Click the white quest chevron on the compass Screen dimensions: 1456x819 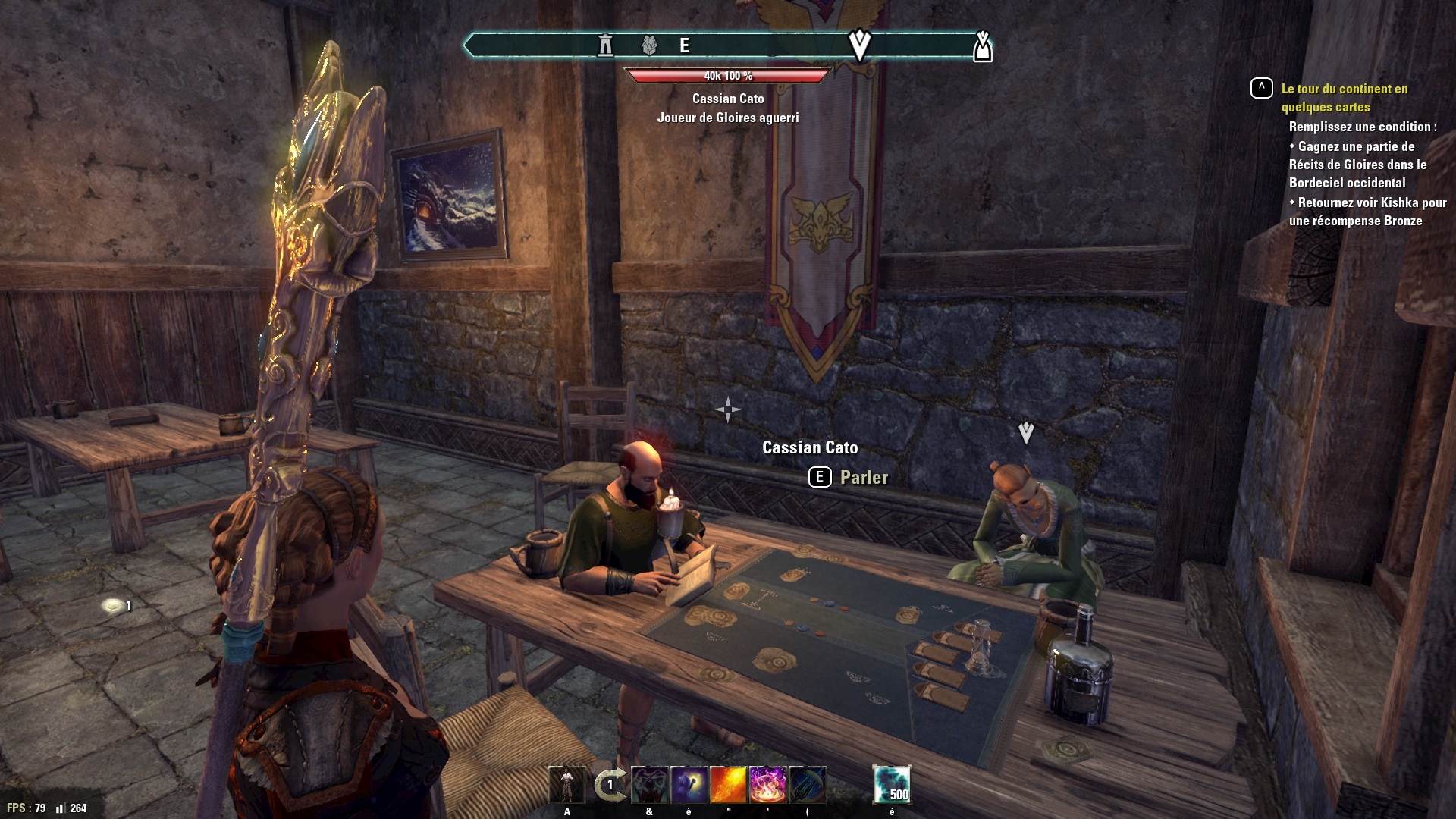coord(859,45)
